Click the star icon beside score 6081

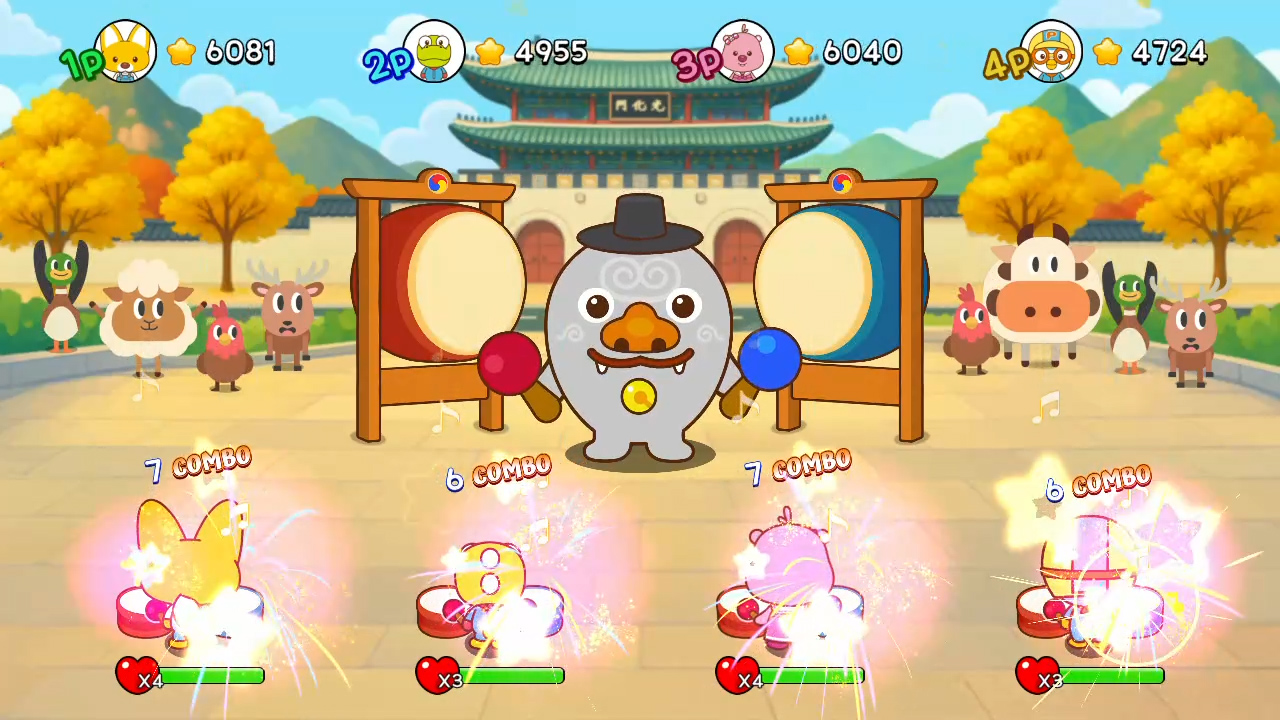181,52
